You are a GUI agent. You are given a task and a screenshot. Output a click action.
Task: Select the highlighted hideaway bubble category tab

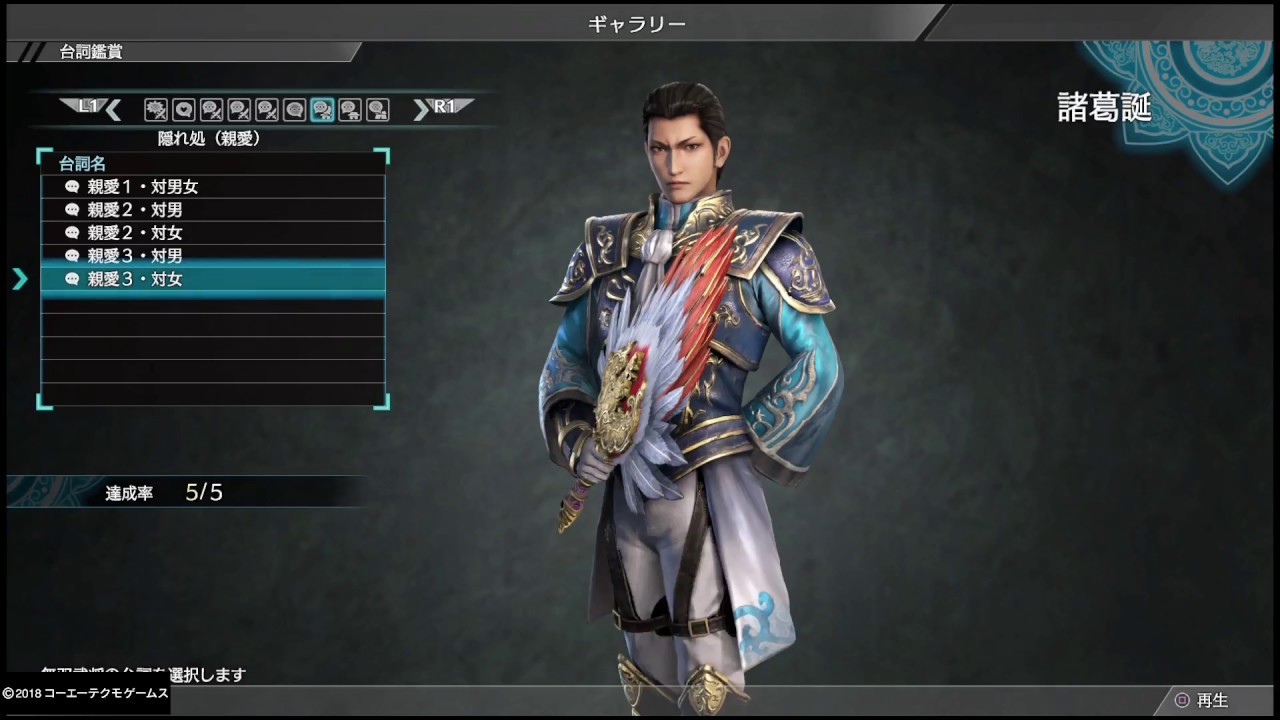(322, 109)
